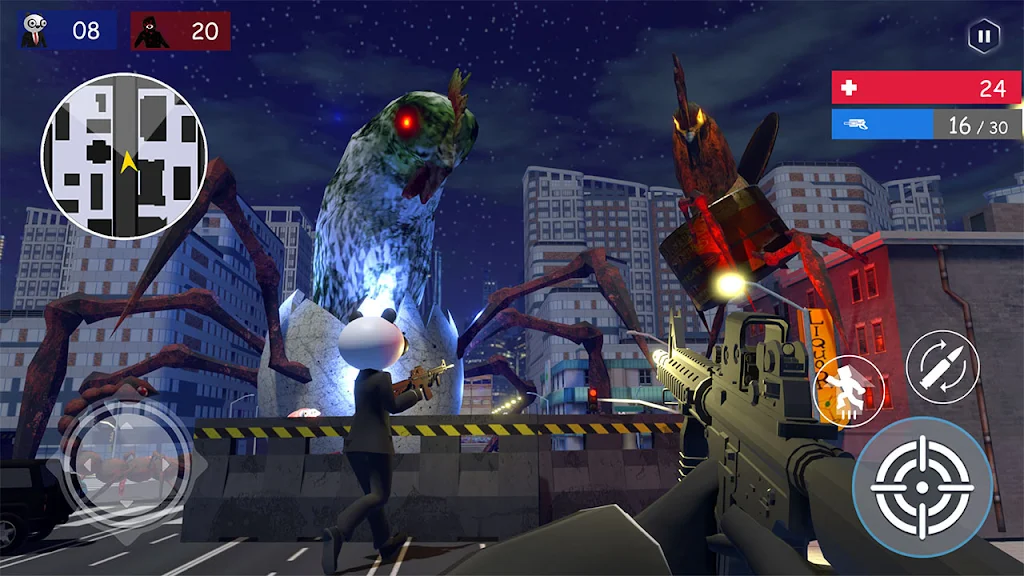The width and height of the screenshot is (1024, 576).
Task: Click the circular city minimap
Action: [124, 156]
